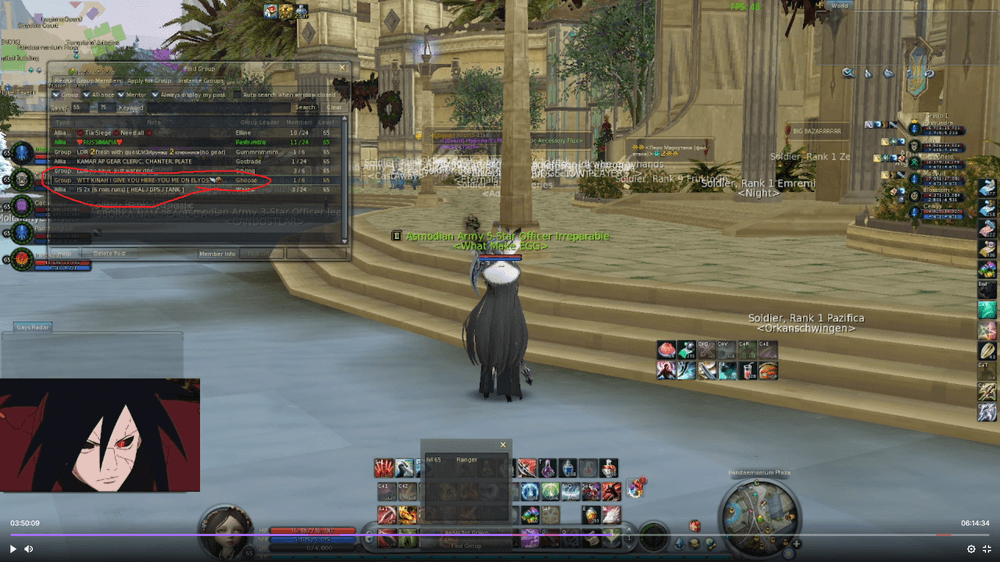Close the Find Group window
This screenshot has width=1000, height=562.
342,69
